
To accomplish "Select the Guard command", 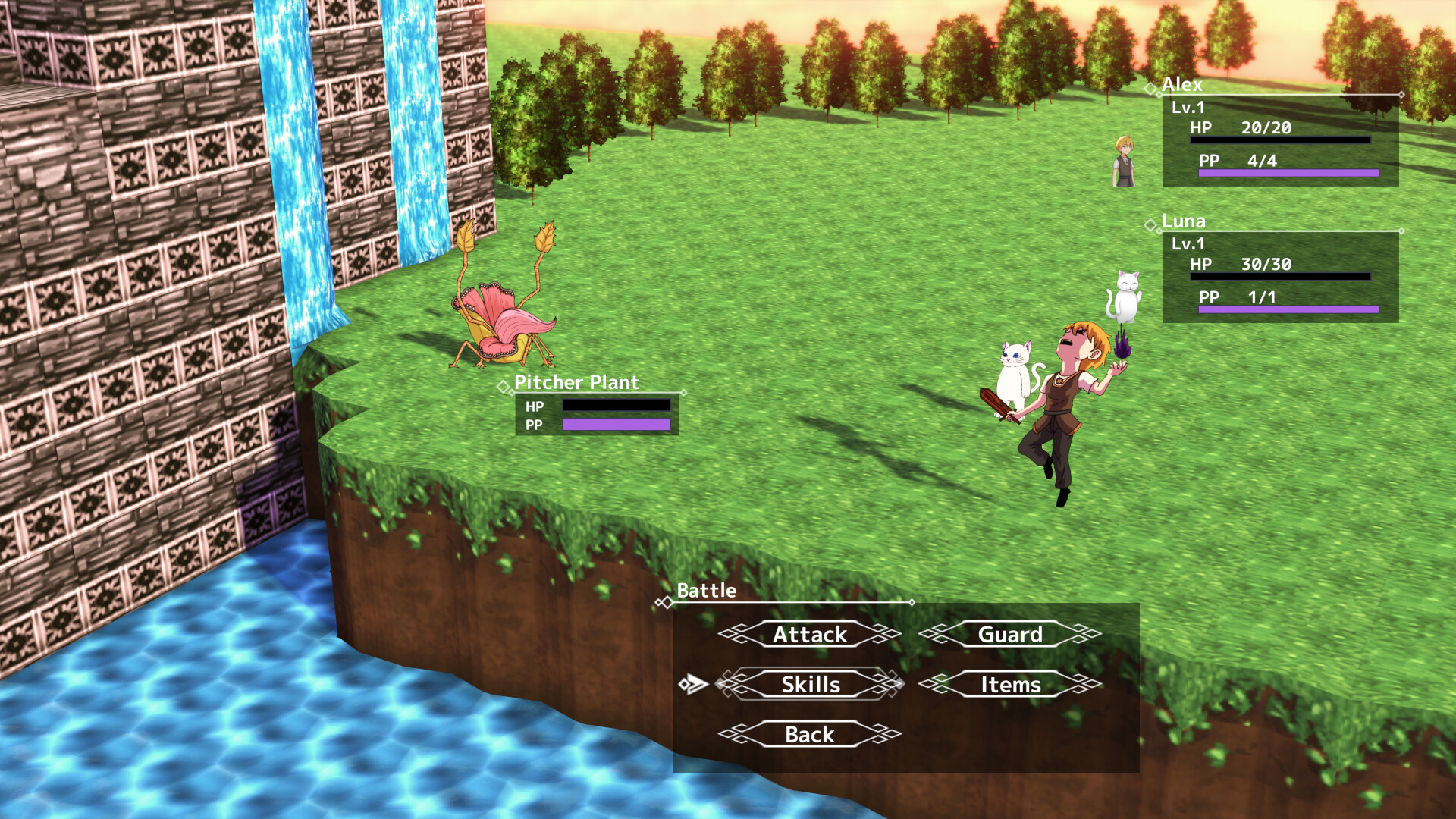I will (1010, 635).
